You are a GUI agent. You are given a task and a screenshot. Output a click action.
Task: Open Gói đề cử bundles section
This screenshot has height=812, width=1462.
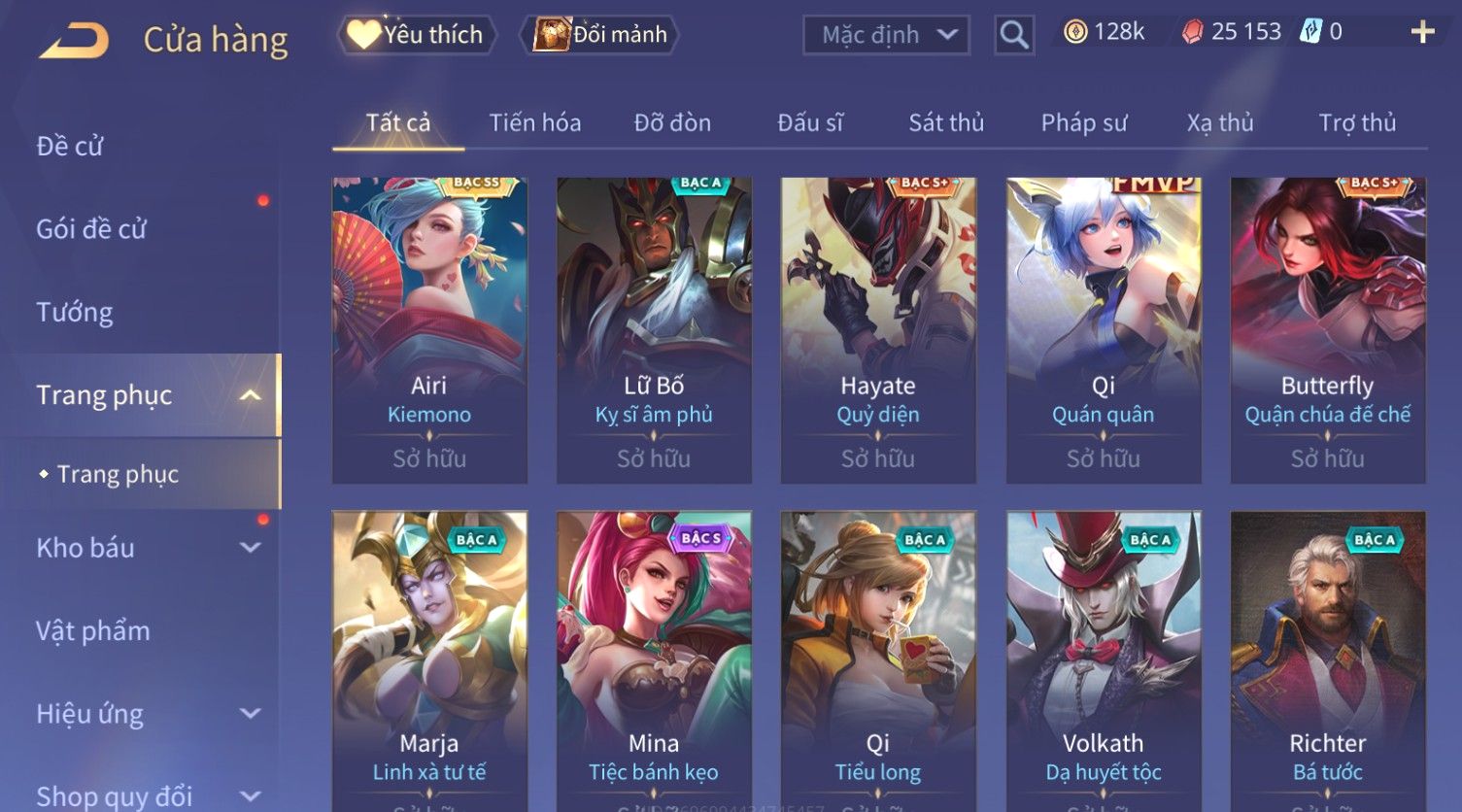(x=91, y=229)
